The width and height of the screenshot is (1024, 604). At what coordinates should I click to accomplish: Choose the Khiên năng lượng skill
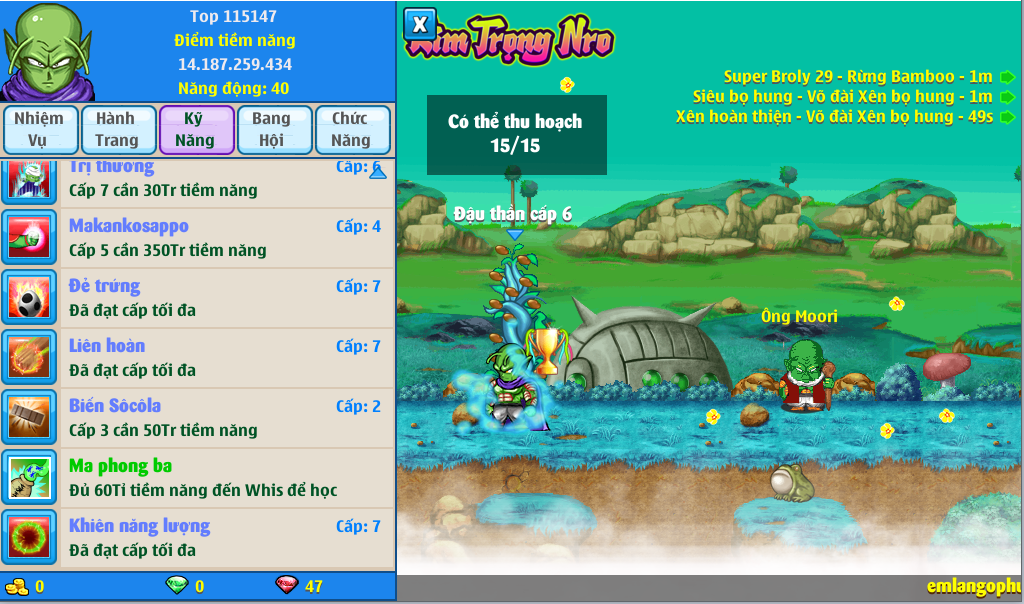(x=198, y=538)
